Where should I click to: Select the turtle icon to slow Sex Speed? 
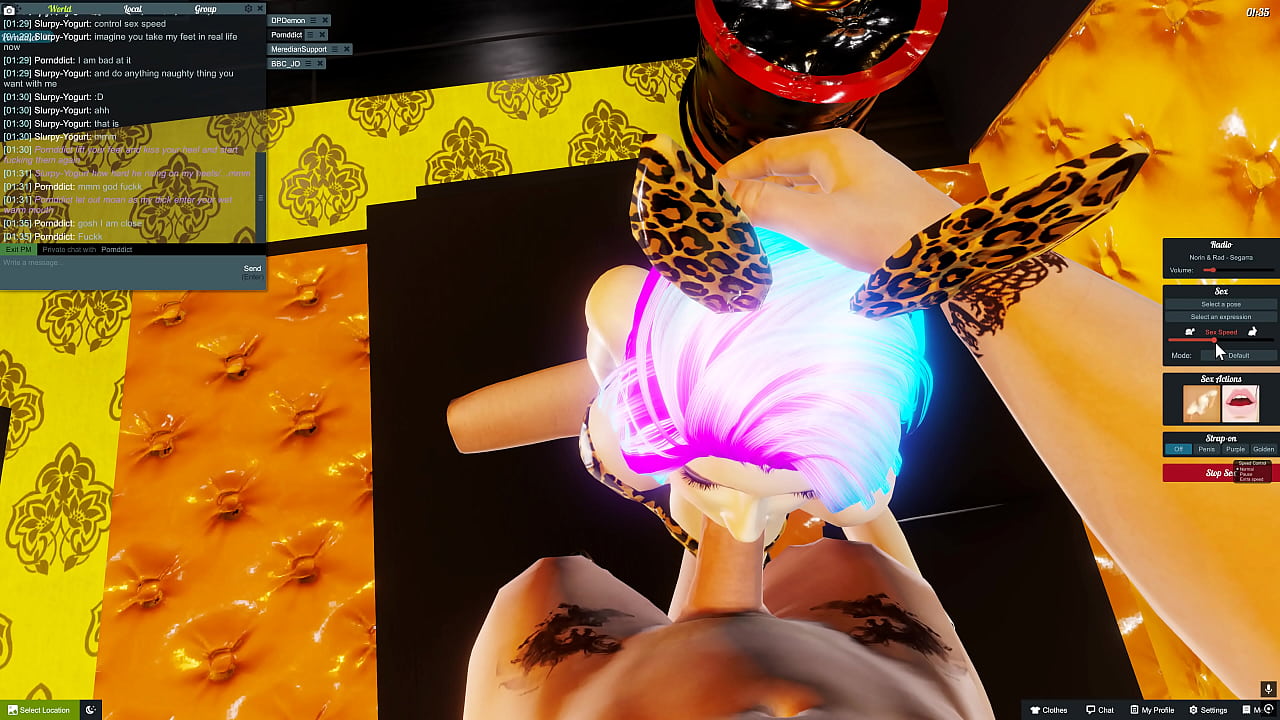click(1189, 331)
